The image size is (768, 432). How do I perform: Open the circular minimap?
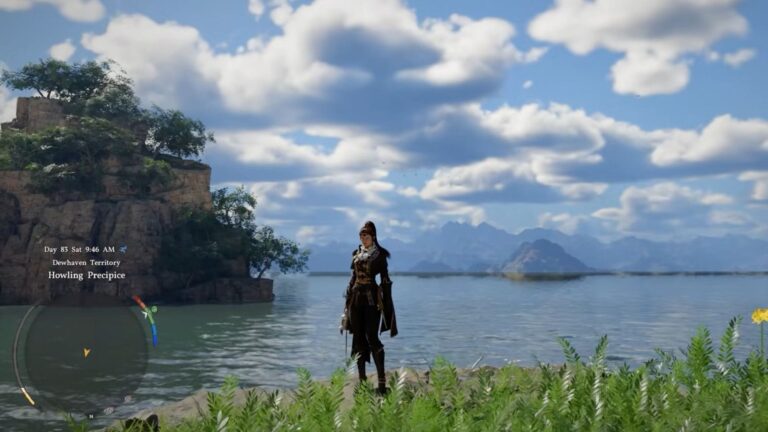(85, 352)
